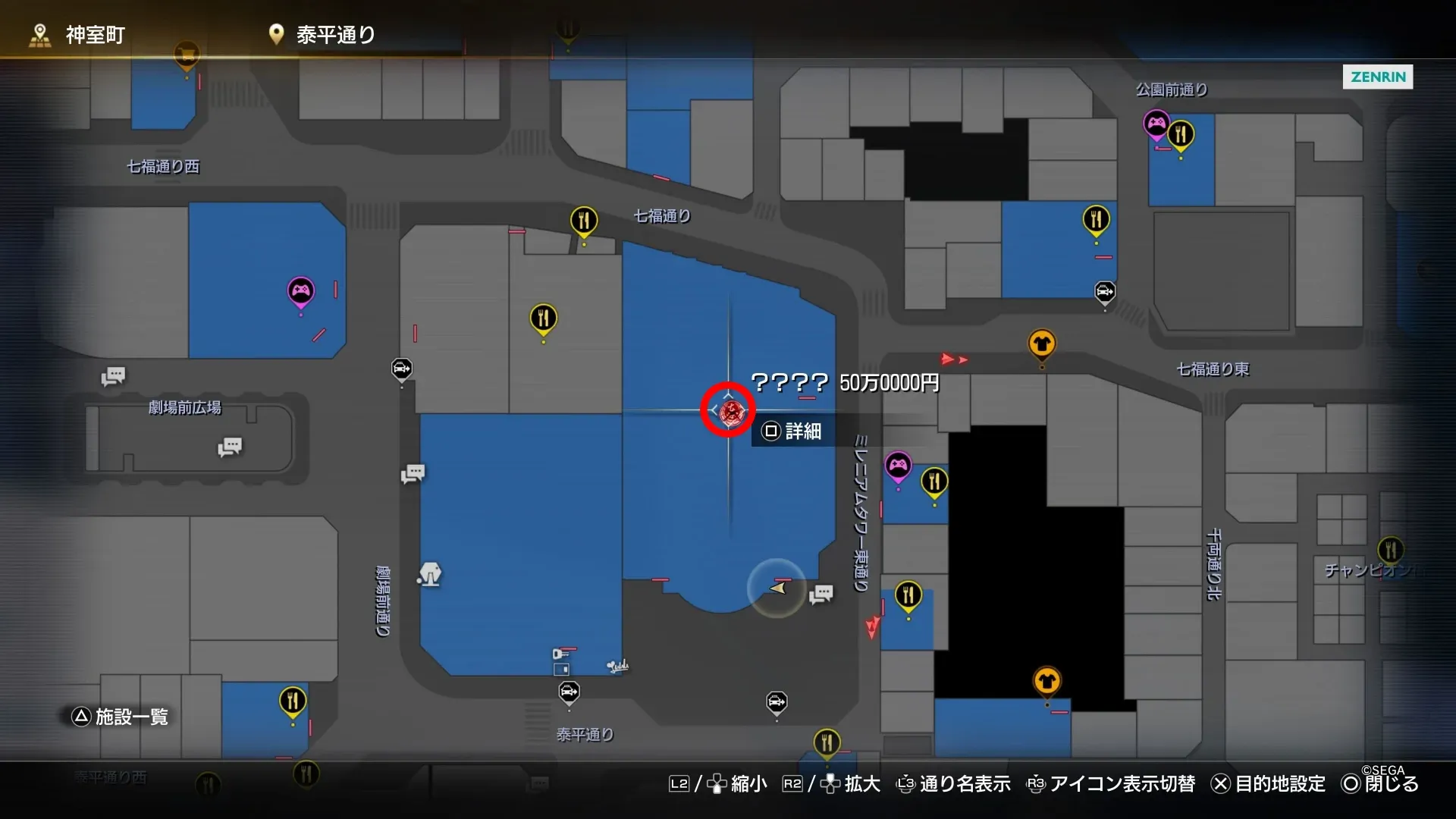Click the car icon on 泰平通り
Screen dimensions: 1456x819
pos(569,692)
